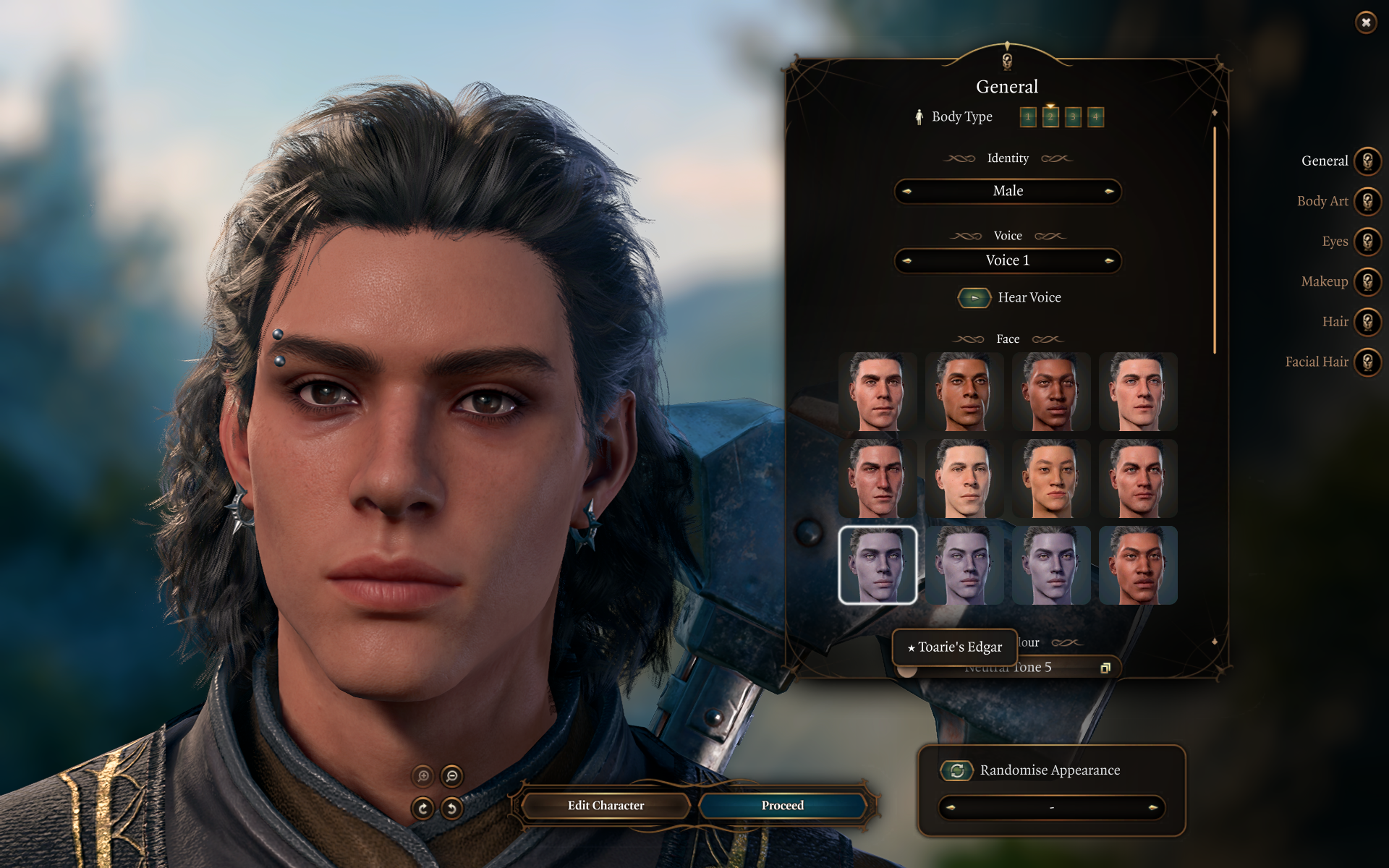Cycle Voice to the previous option
1389x868 pixels.
(x=907, y=261)
